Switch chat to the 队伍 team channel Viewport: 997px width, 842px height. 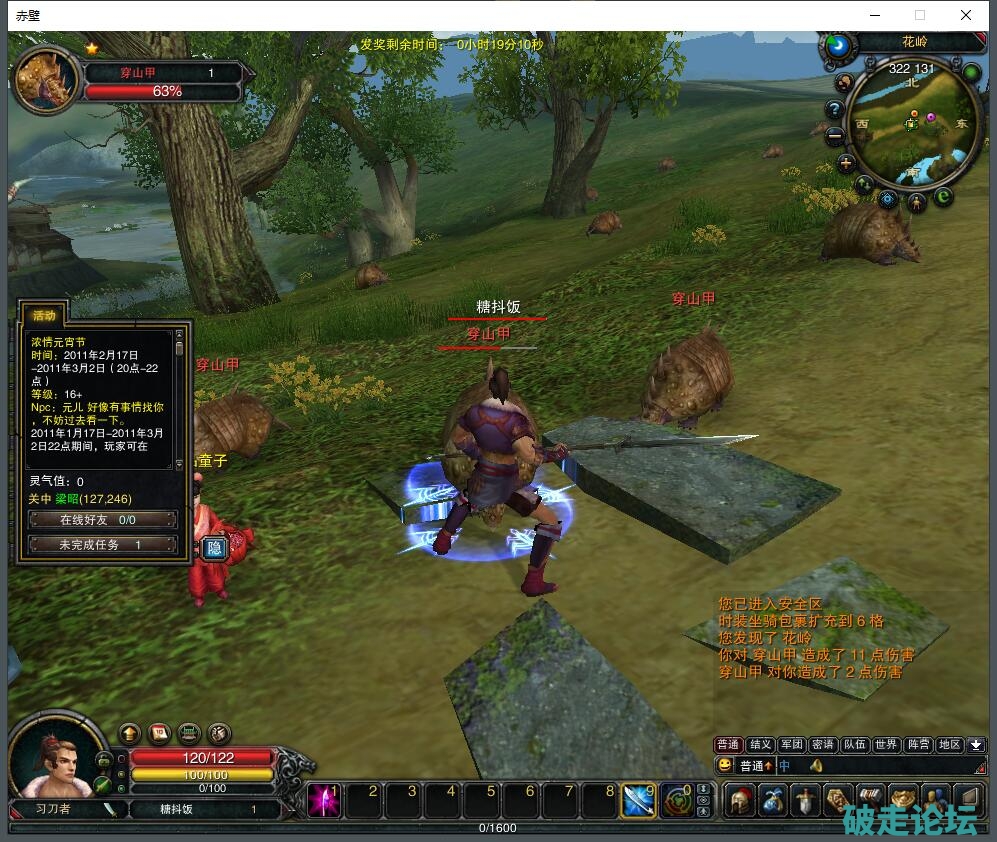point(854,745)
